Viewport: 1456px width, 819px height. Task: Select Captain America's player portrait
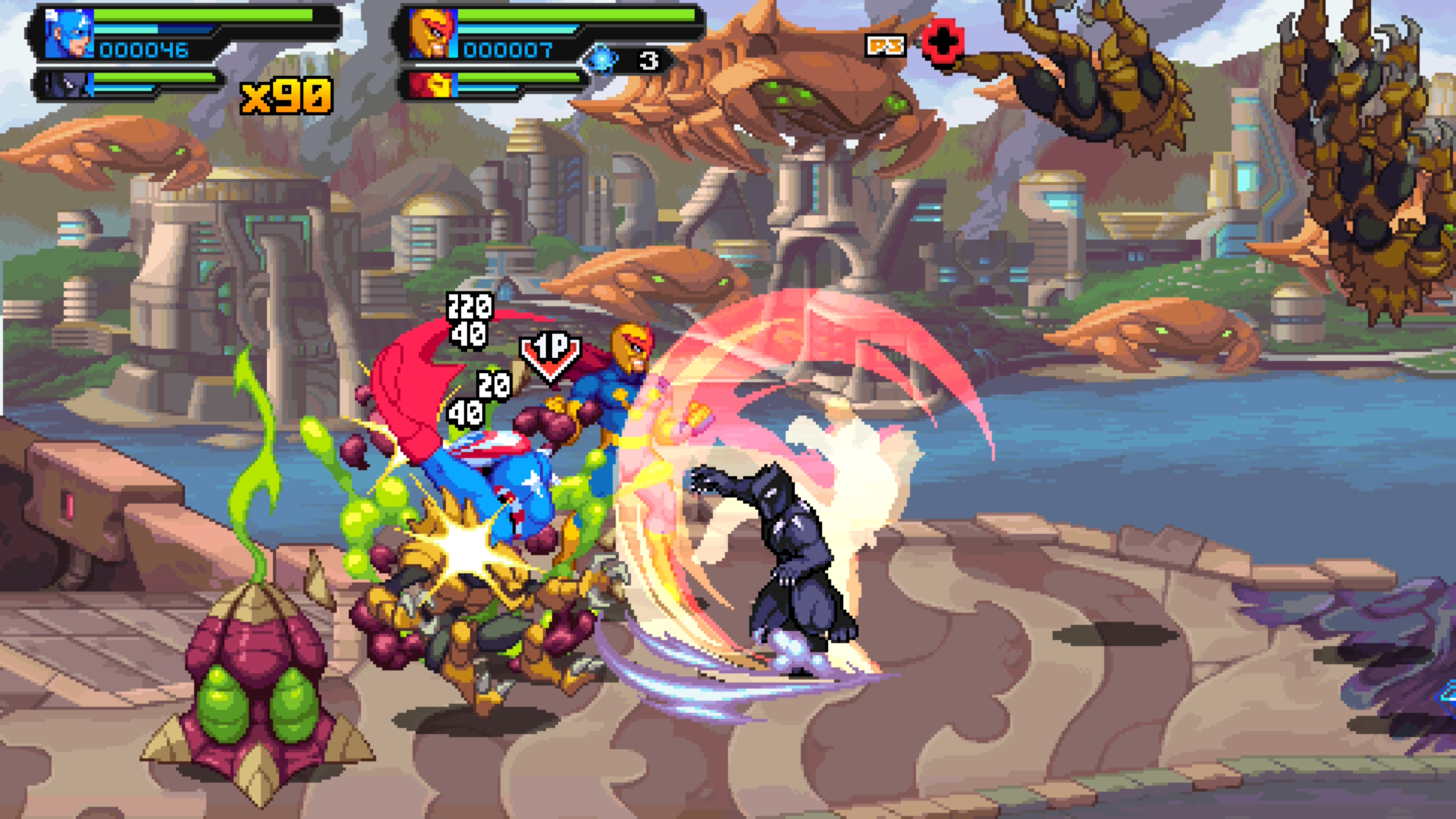tap(69, 34)
